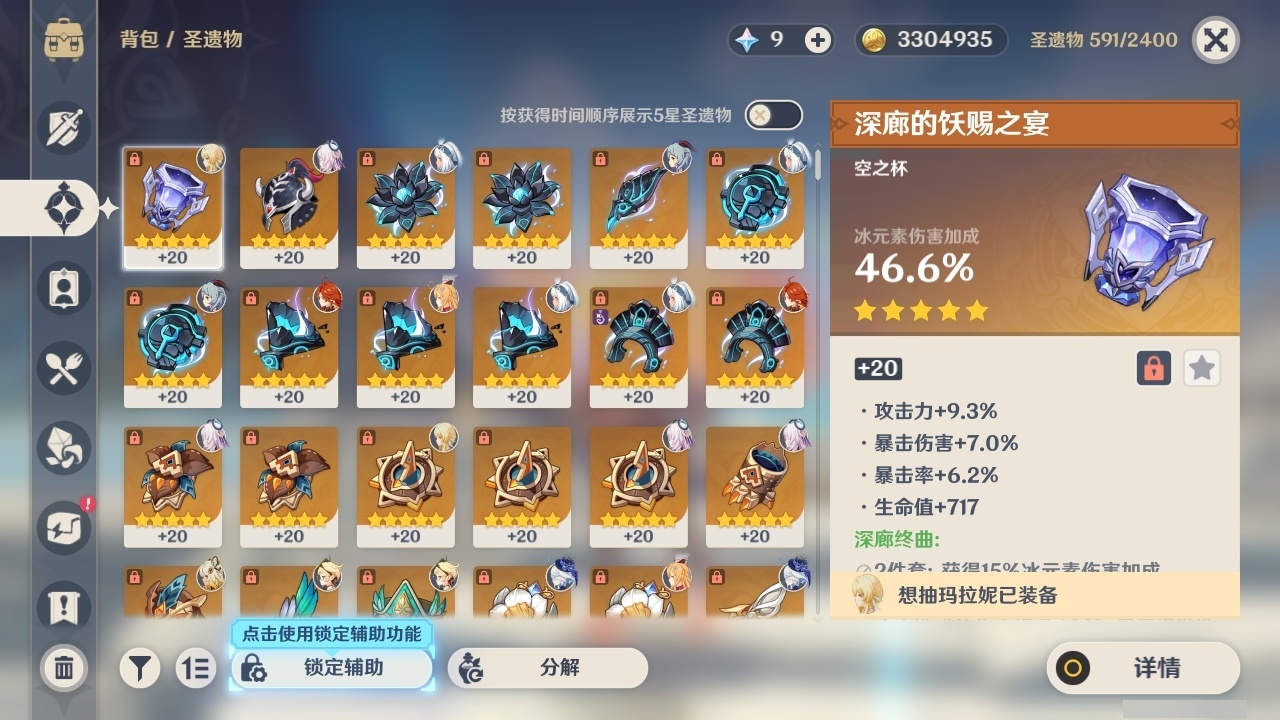
Task: Change sorting via the sort order icon
Action: (196, 667)
